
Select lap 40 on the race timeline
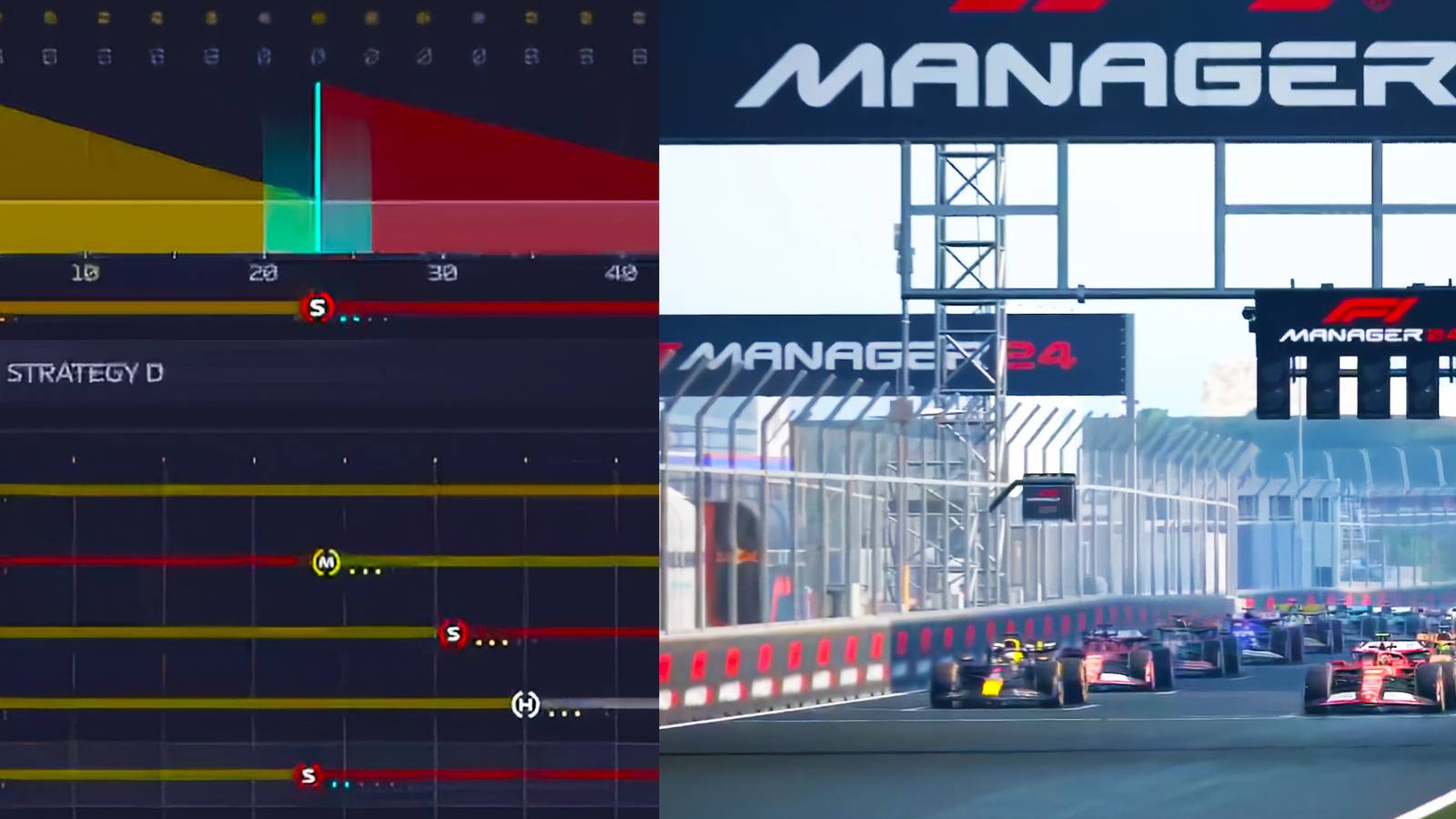(617, 269)
